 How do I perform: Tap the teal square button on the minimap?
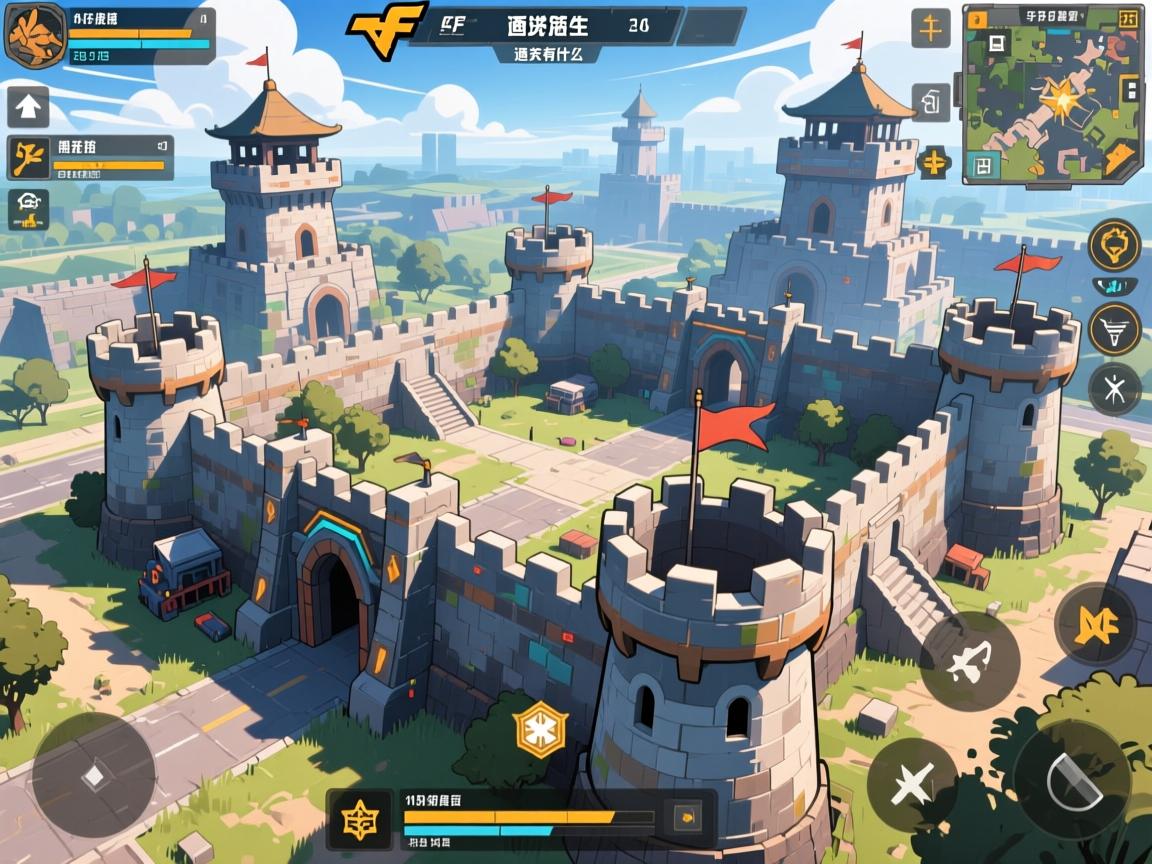986,166
